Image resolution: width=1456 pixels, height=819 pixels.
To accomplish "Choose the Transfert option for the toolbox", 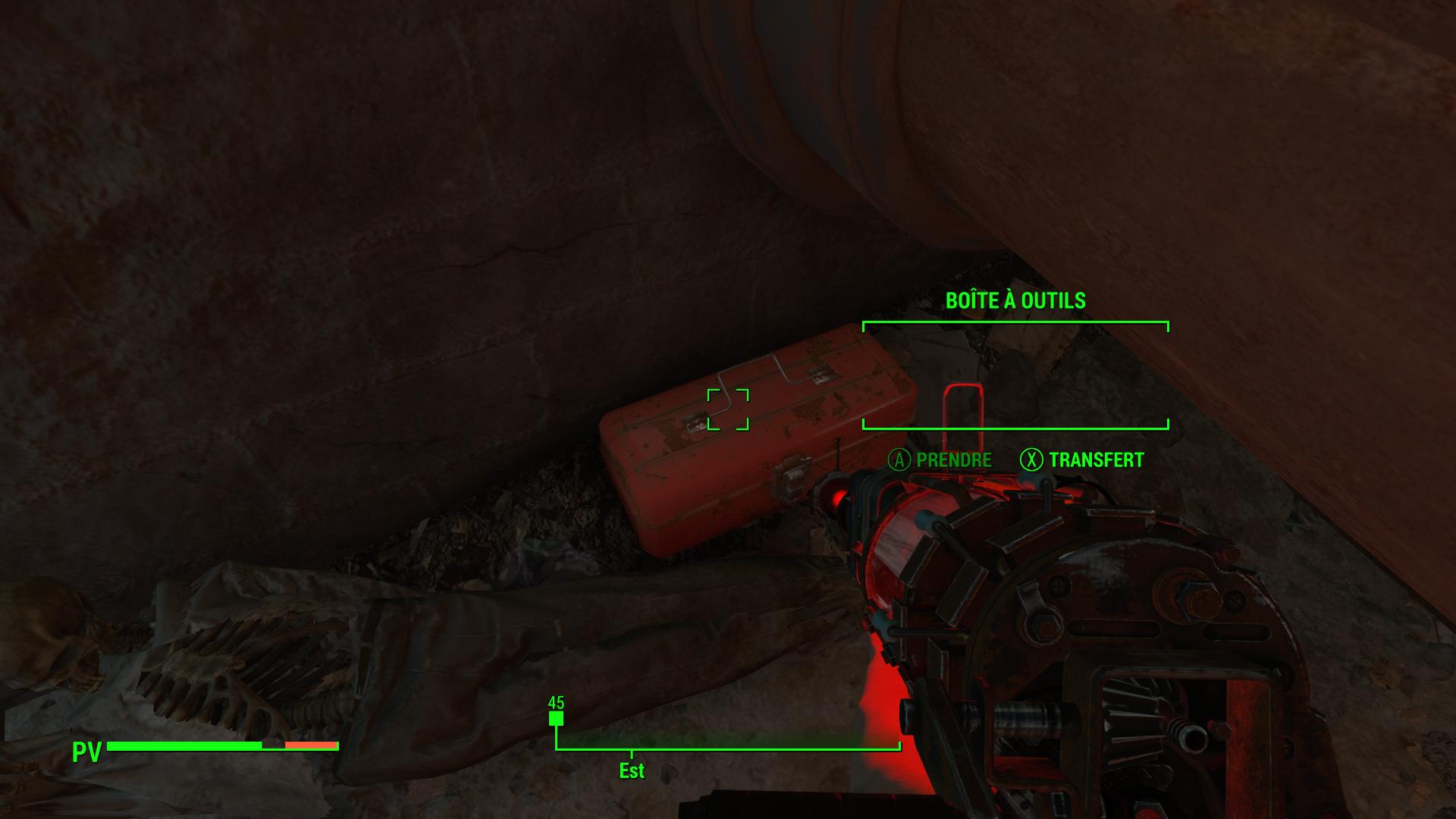I will [1082, 460].
